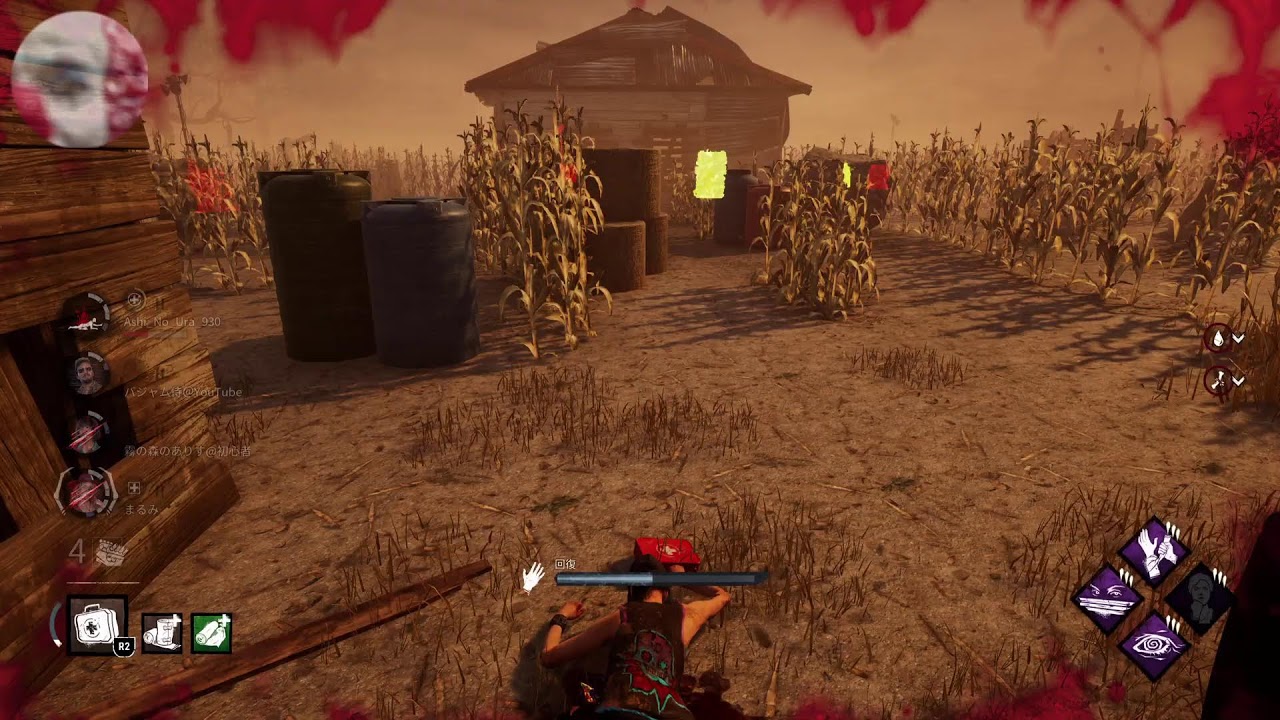The height and width of the screenshot is (720, 1280).
Task: Click the broken bone status effect icon
Action: click(x=1218, y=379)
